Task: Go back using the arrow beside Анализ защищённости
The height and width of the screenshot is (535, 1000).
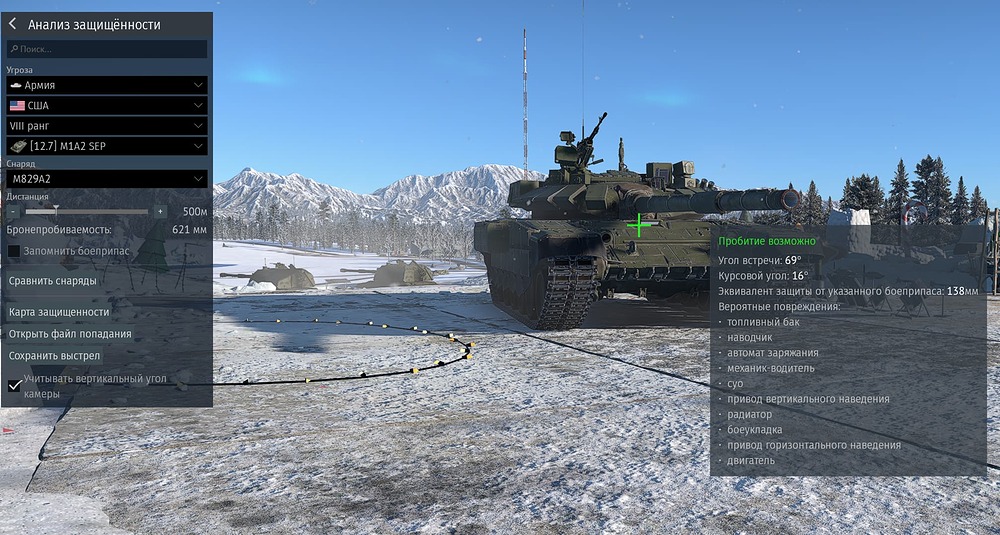Action: click(x=13, y=25)
